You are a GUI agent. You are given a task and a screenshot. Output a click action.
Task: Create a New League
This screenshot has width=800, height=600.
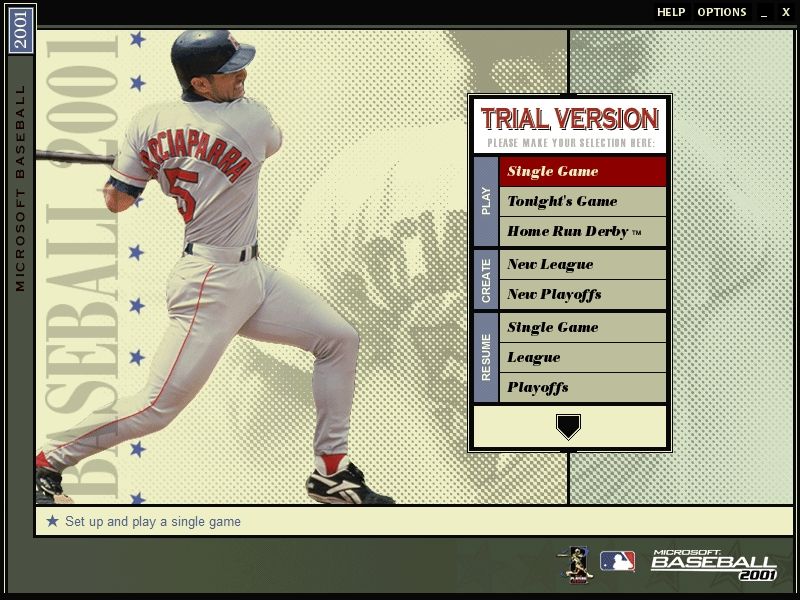click(x=582, y=264)
